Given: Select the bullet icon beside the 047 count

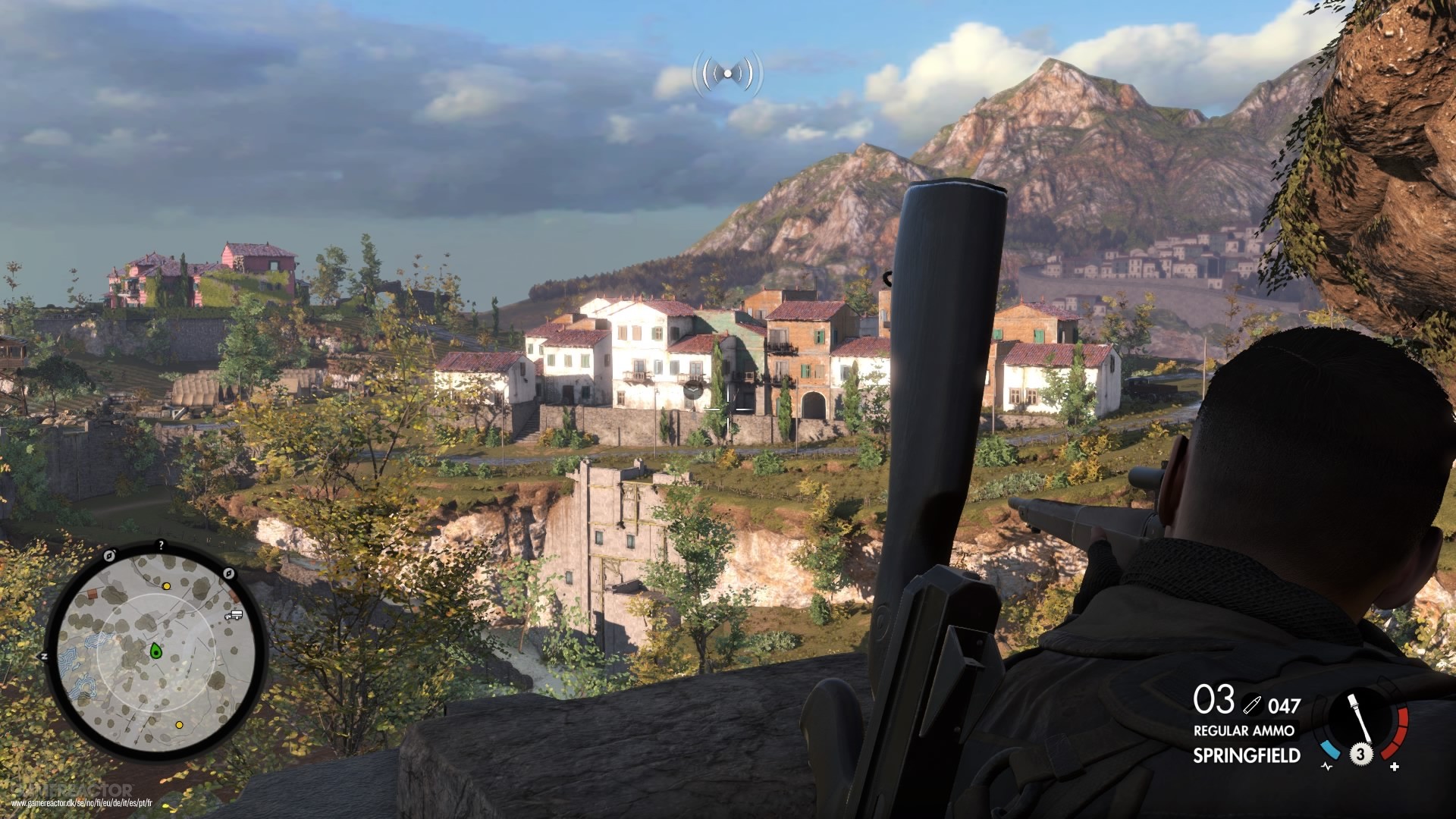Looking at the screenshot, I should coord(1253,705).
